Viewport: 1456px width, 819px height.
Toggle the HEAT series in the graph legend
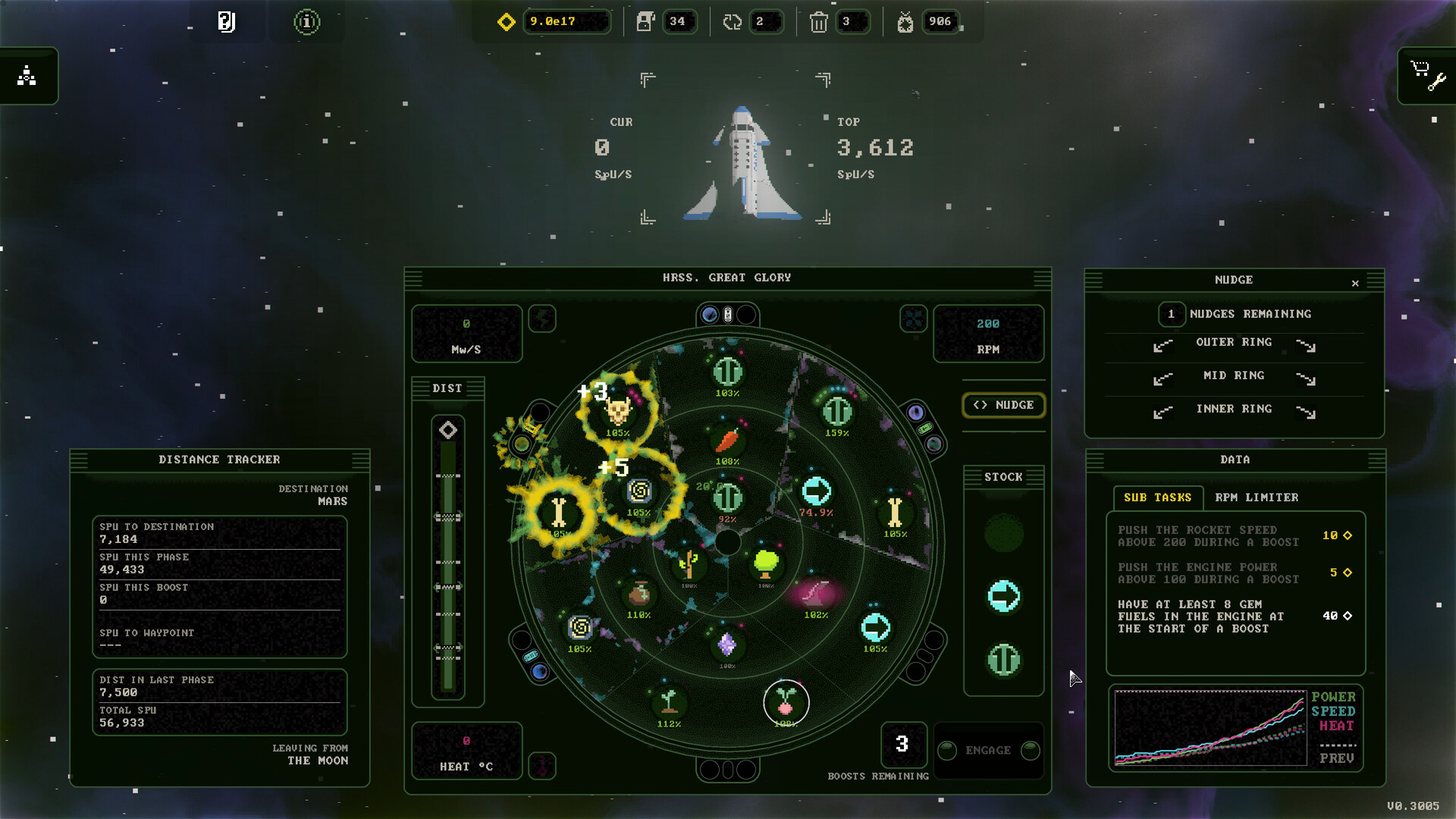point(1335,726)
